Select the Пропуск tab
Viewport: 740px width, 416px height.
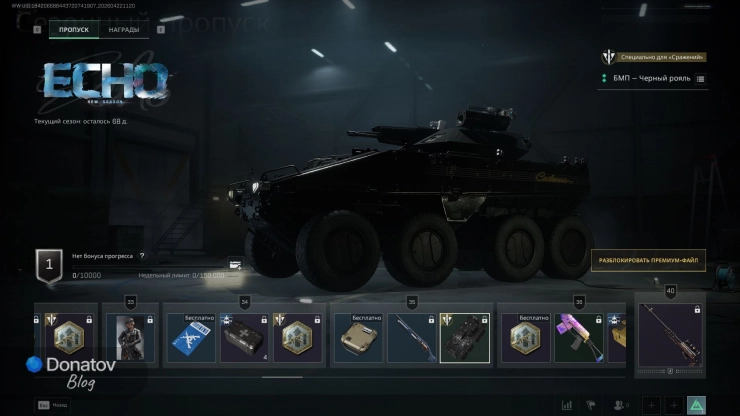pos(73,30)
